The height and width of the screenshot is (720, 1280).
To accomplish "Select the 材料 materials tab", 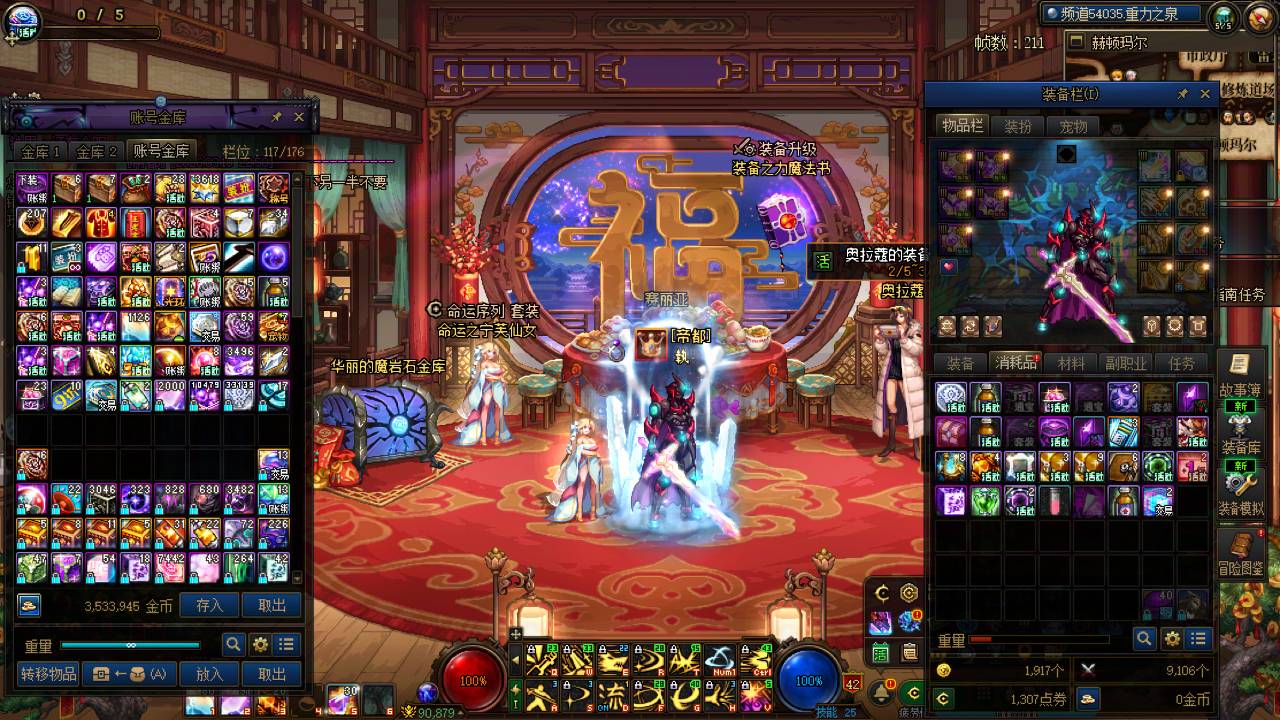I will (x=1071, y=363).
